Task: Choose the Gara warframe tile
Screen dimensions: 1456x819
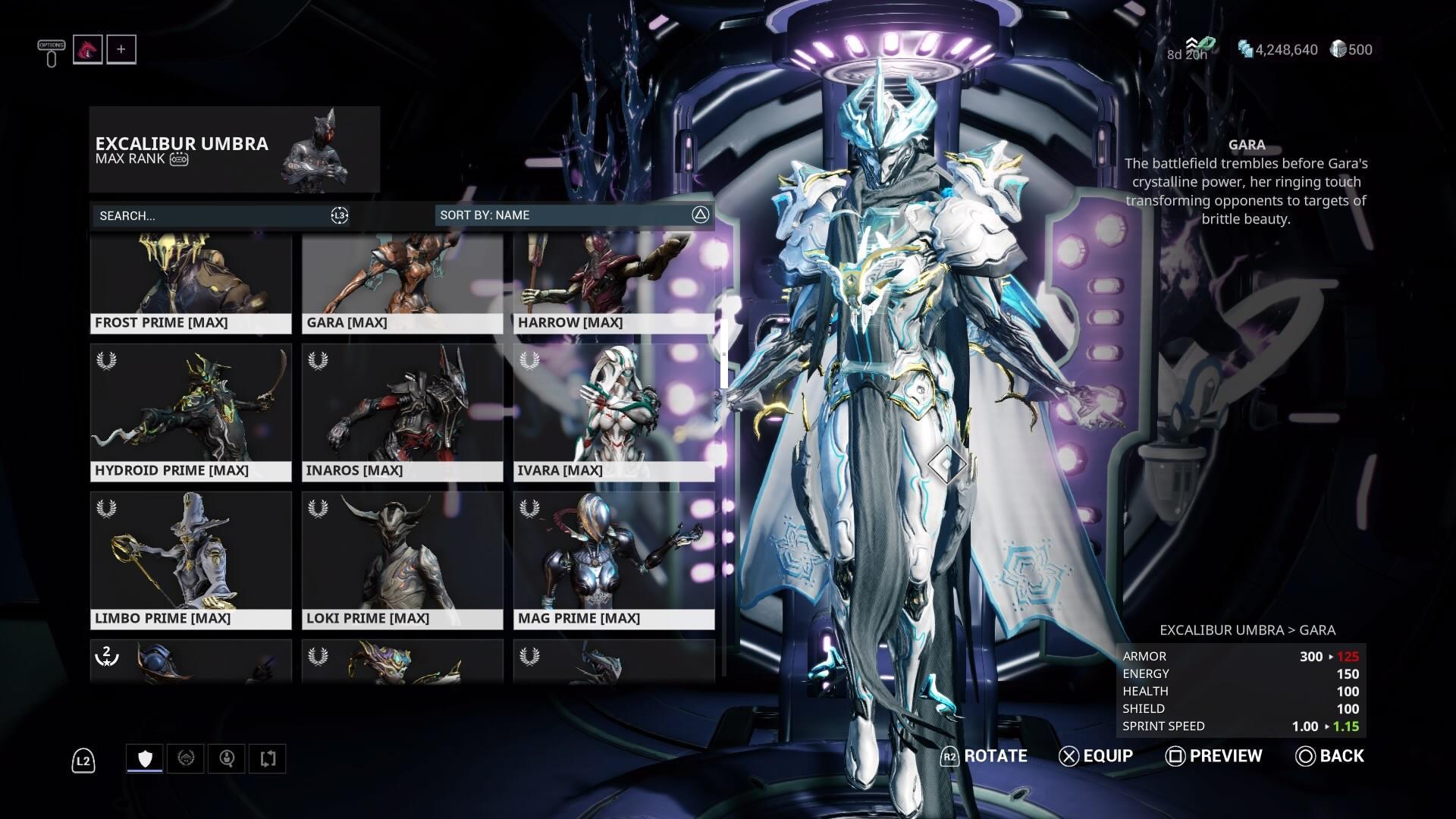Action: coord(402,284)
